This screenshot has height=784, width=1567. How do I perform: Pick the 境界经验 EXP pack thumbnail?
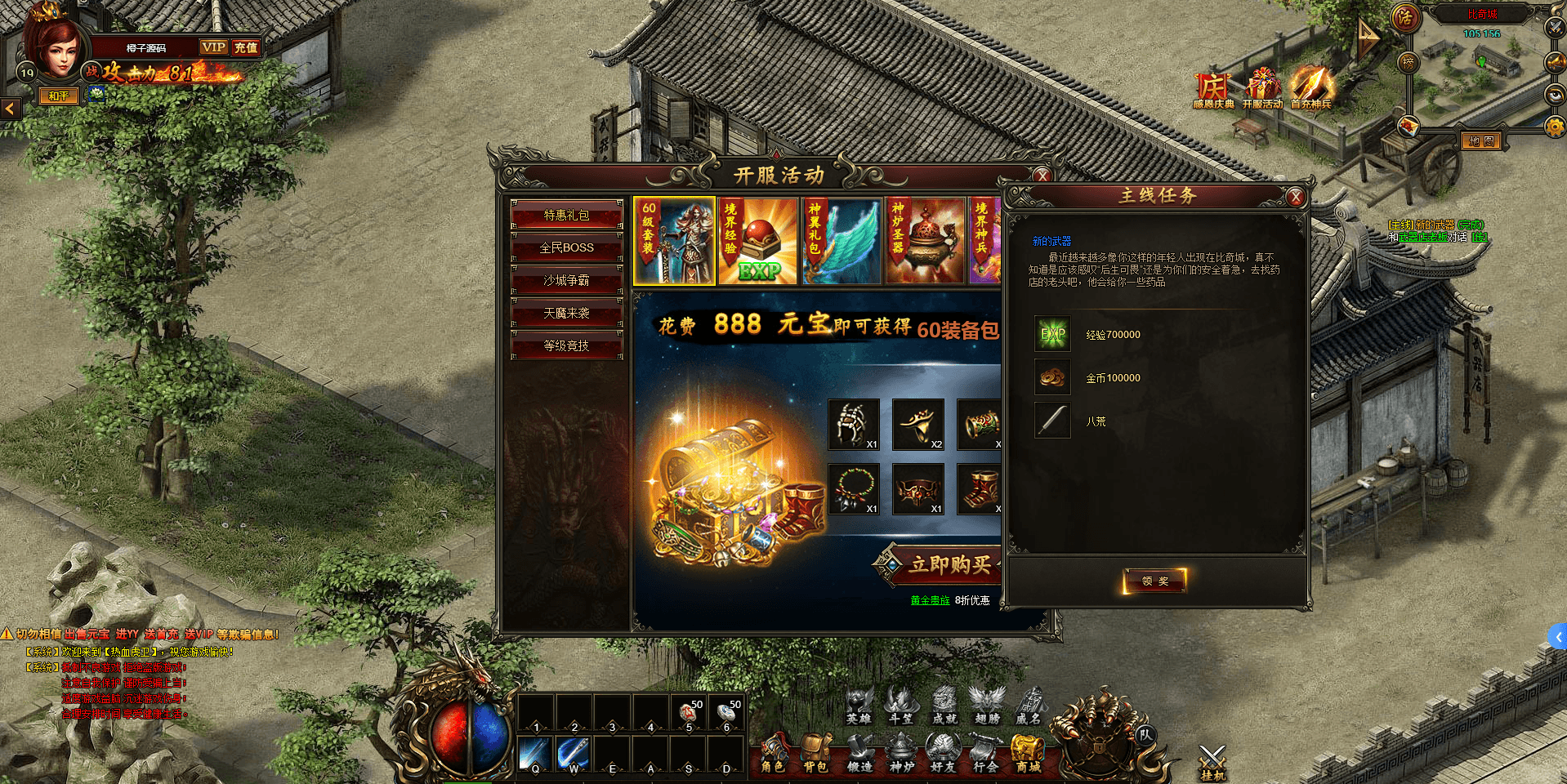pyautogui.click(x=758, y=241)
